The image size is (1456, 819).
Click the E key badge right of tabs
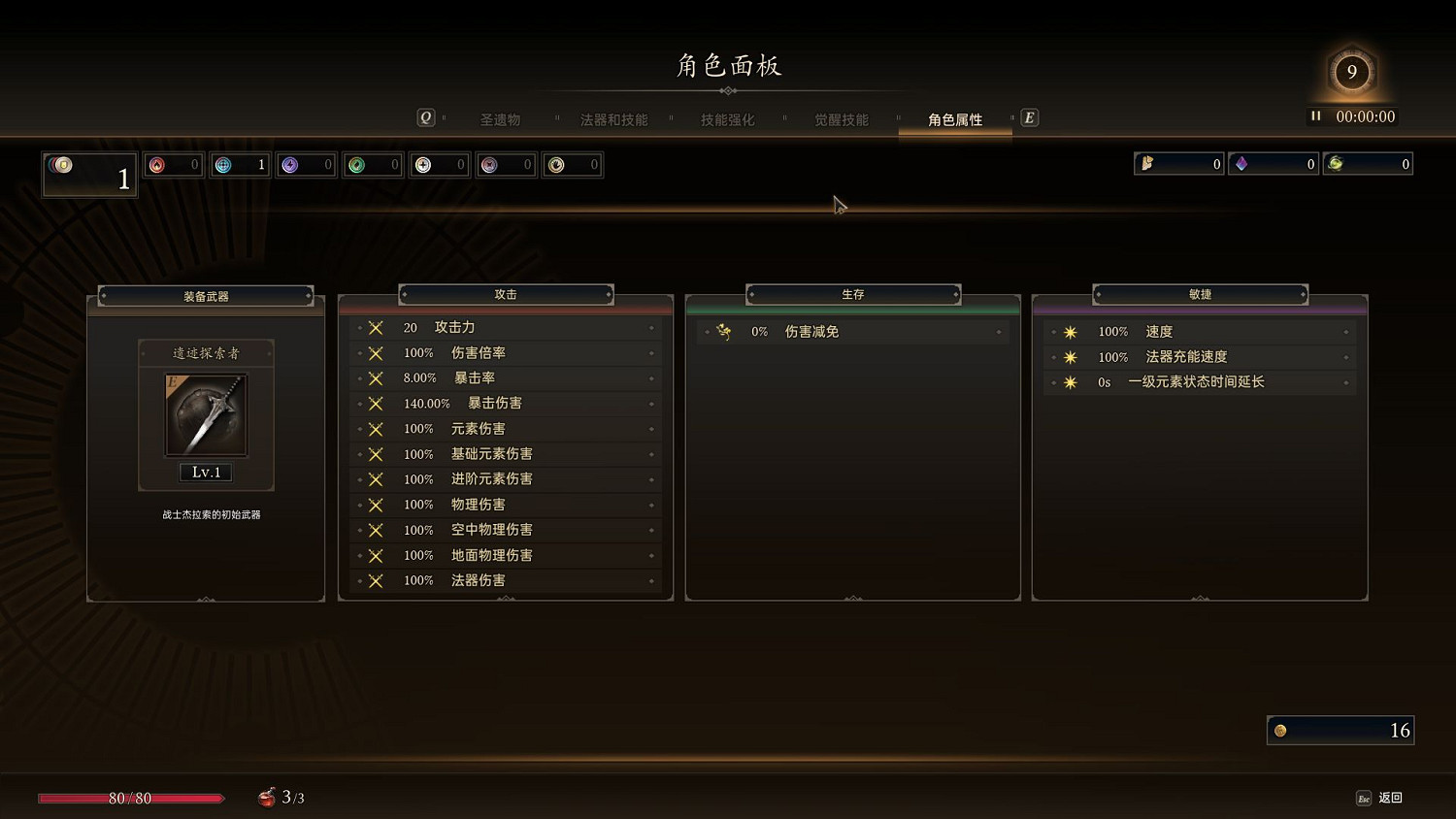point(1029,117)
